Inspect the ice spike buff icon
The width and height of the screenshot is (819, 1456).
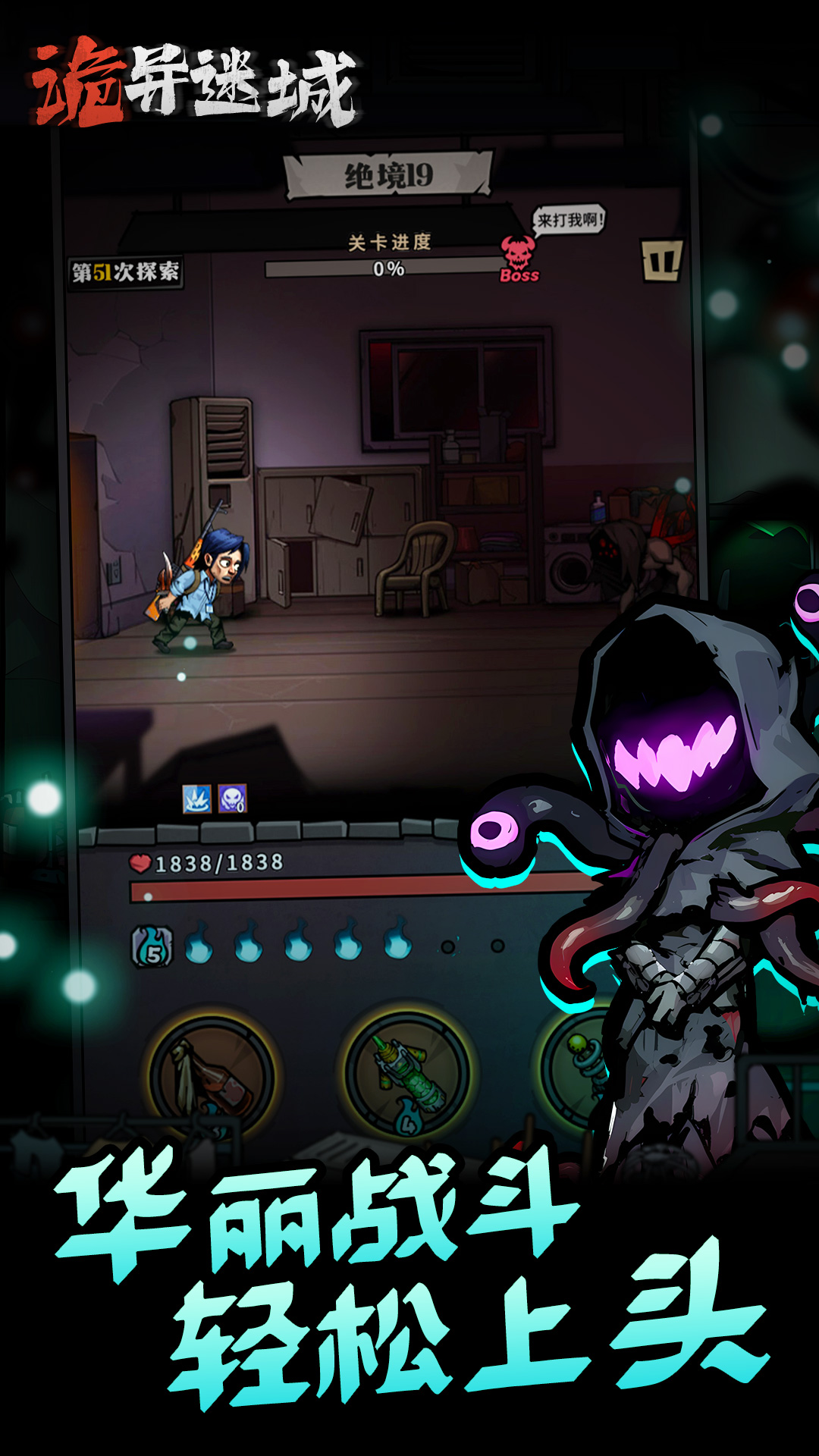coord(196,799)
